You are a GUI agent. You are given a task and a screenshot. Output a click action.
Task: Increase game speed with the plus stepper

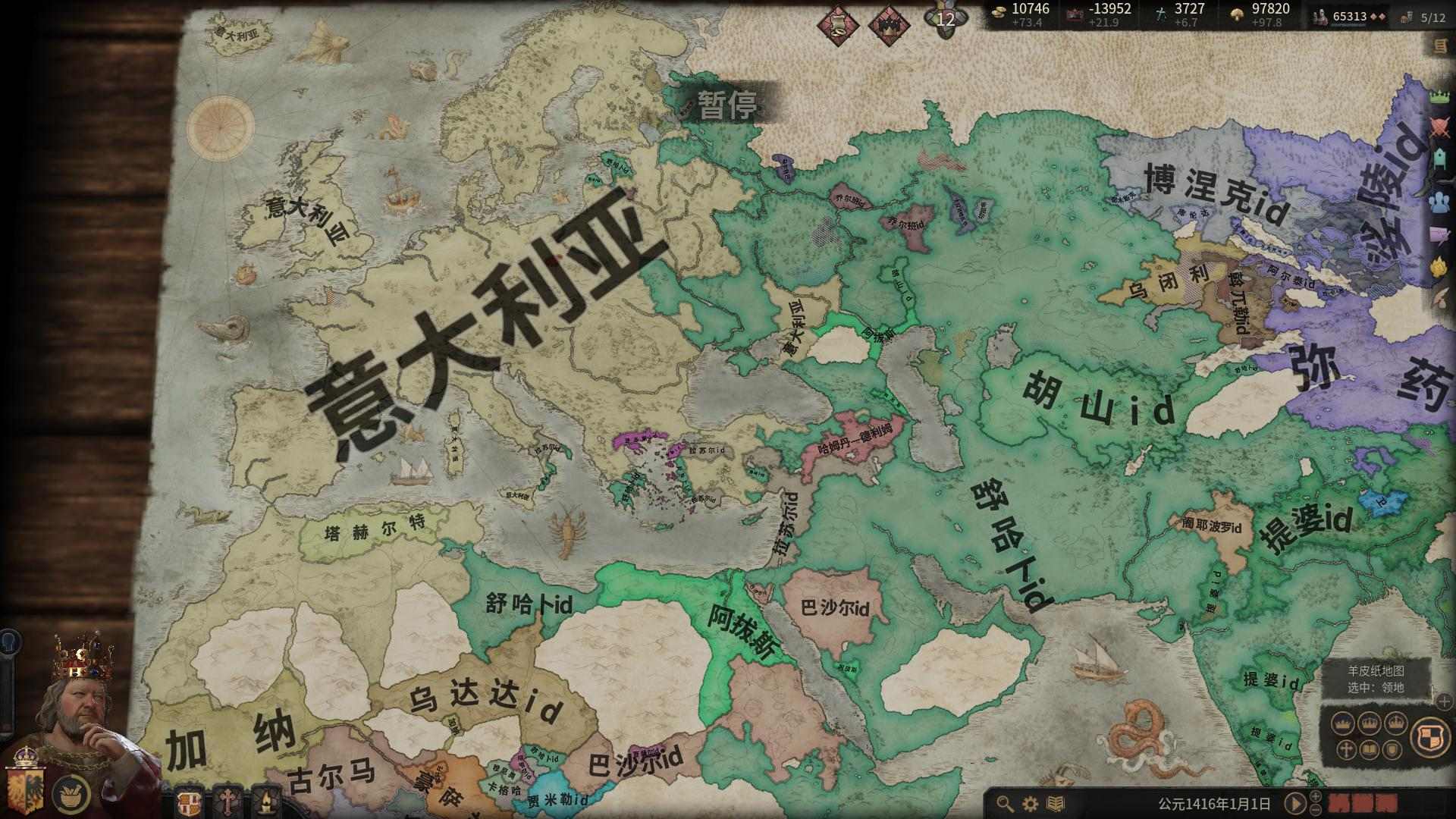1315,797
